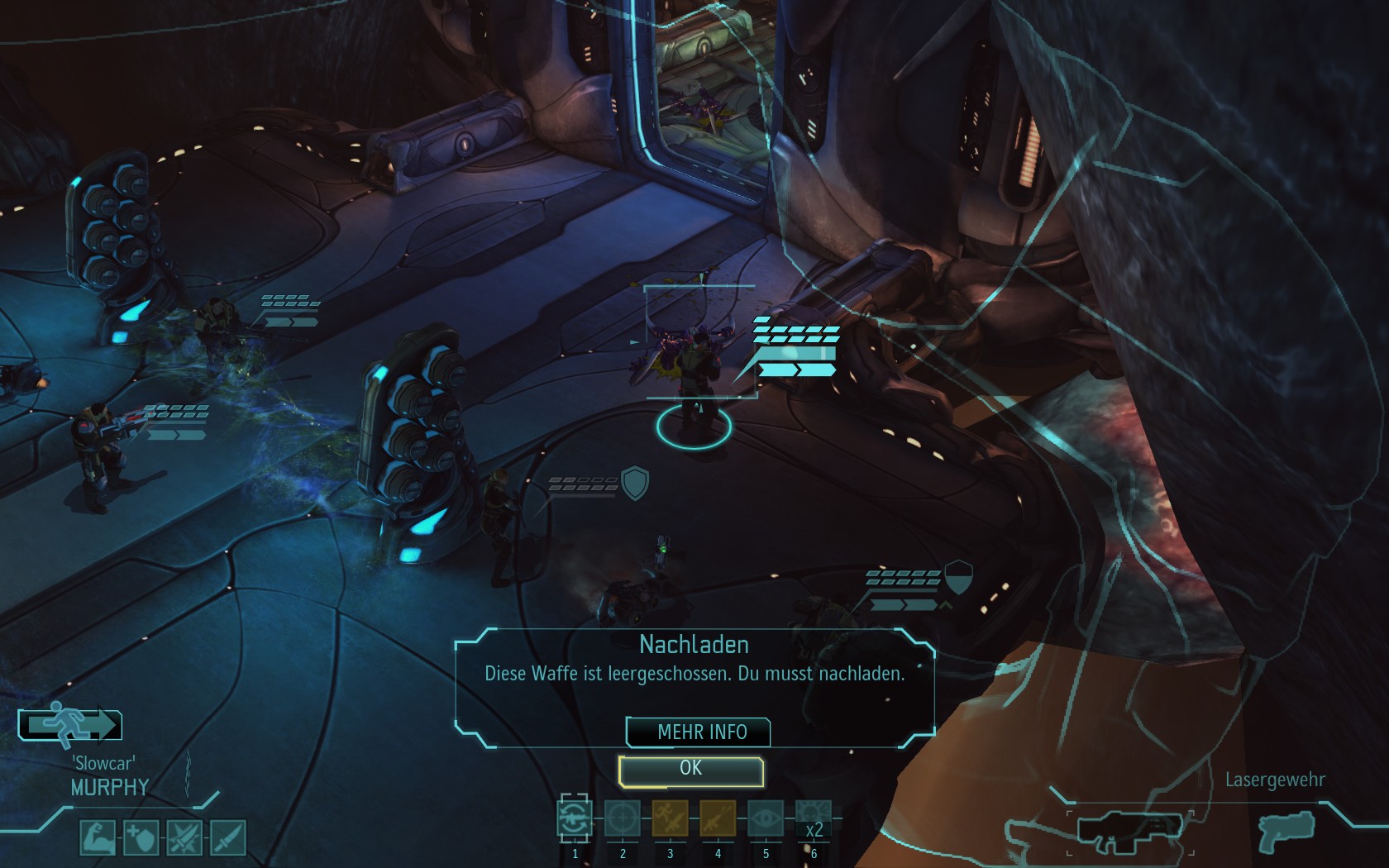Select the crosshair fire weapon ability
Viewport: 1389px width, 868px height.
[623, 819]
